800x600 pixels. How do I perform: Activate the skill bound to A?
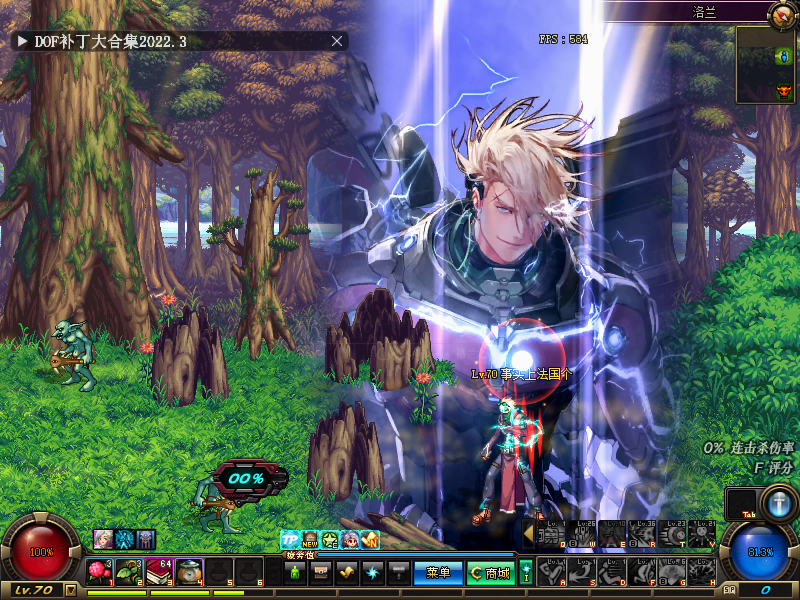point(553,572)
